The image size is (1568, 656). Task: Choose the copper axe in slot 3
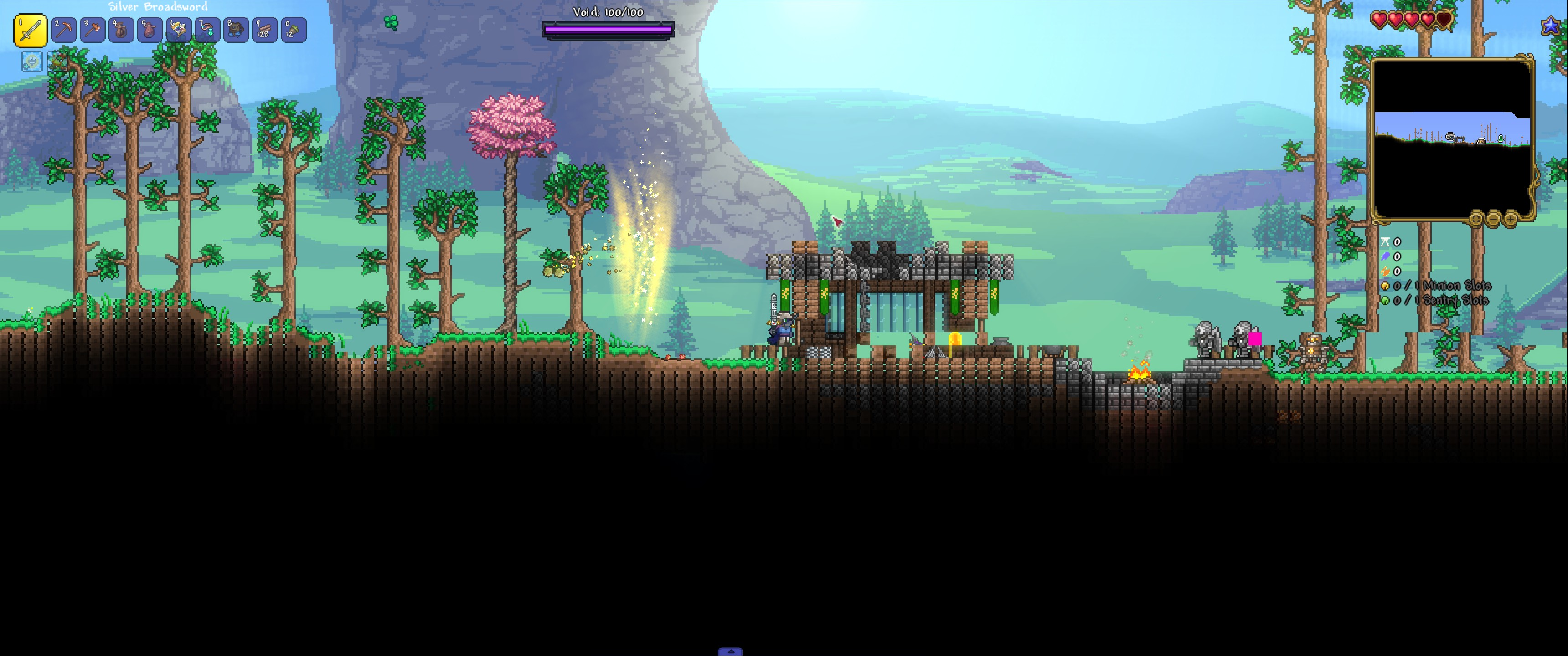(x=93, y=30)
